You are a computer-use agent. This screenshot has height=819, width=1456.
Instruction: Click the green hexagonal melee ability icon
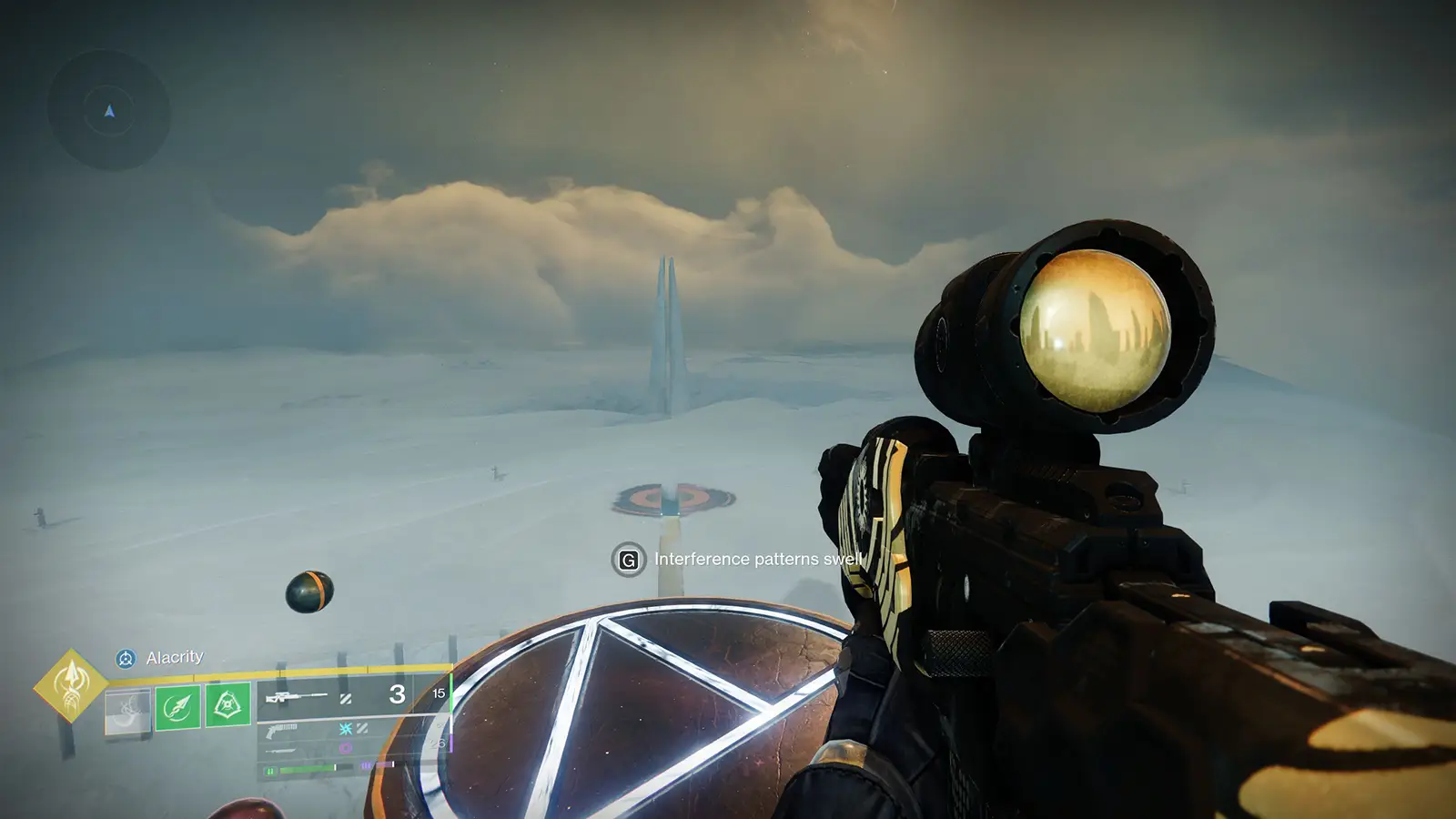tap(227, 706)
